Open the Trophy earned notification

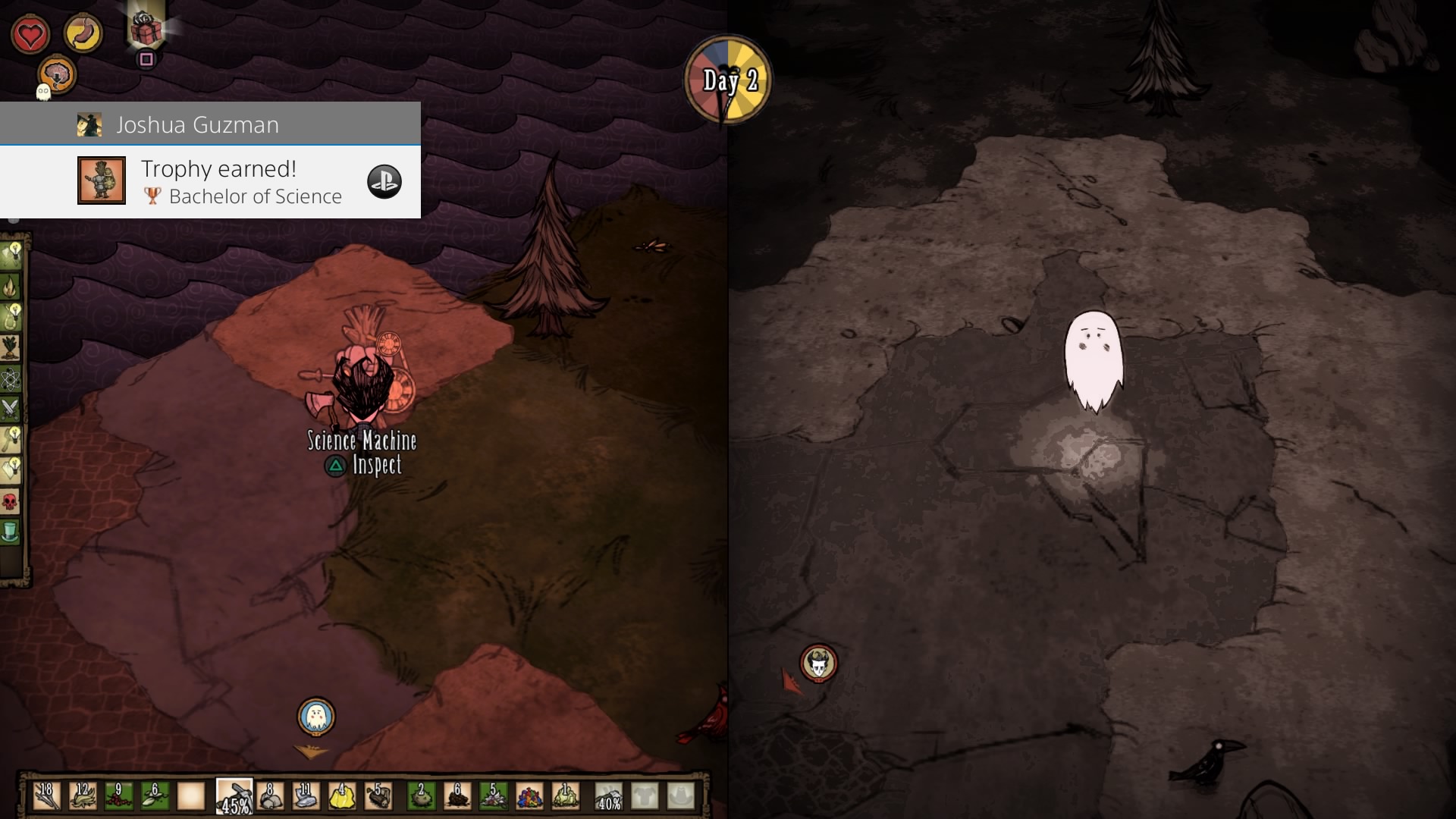pyautogui.click(x=210, y=182)
